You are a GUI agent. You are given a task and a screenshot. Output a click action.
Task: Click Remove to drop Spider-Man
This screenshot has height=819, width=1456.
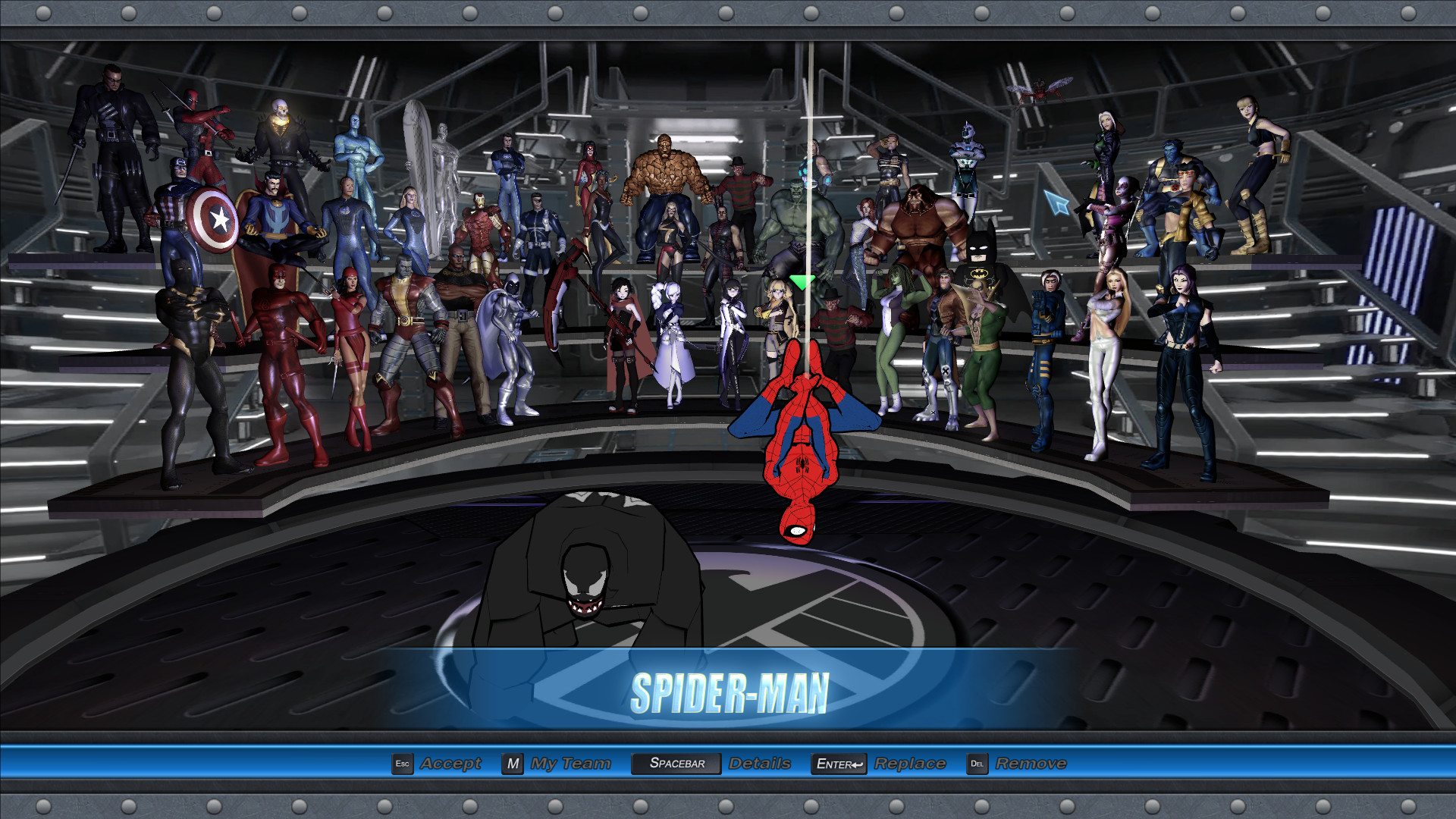click(x=1031, y=764)
